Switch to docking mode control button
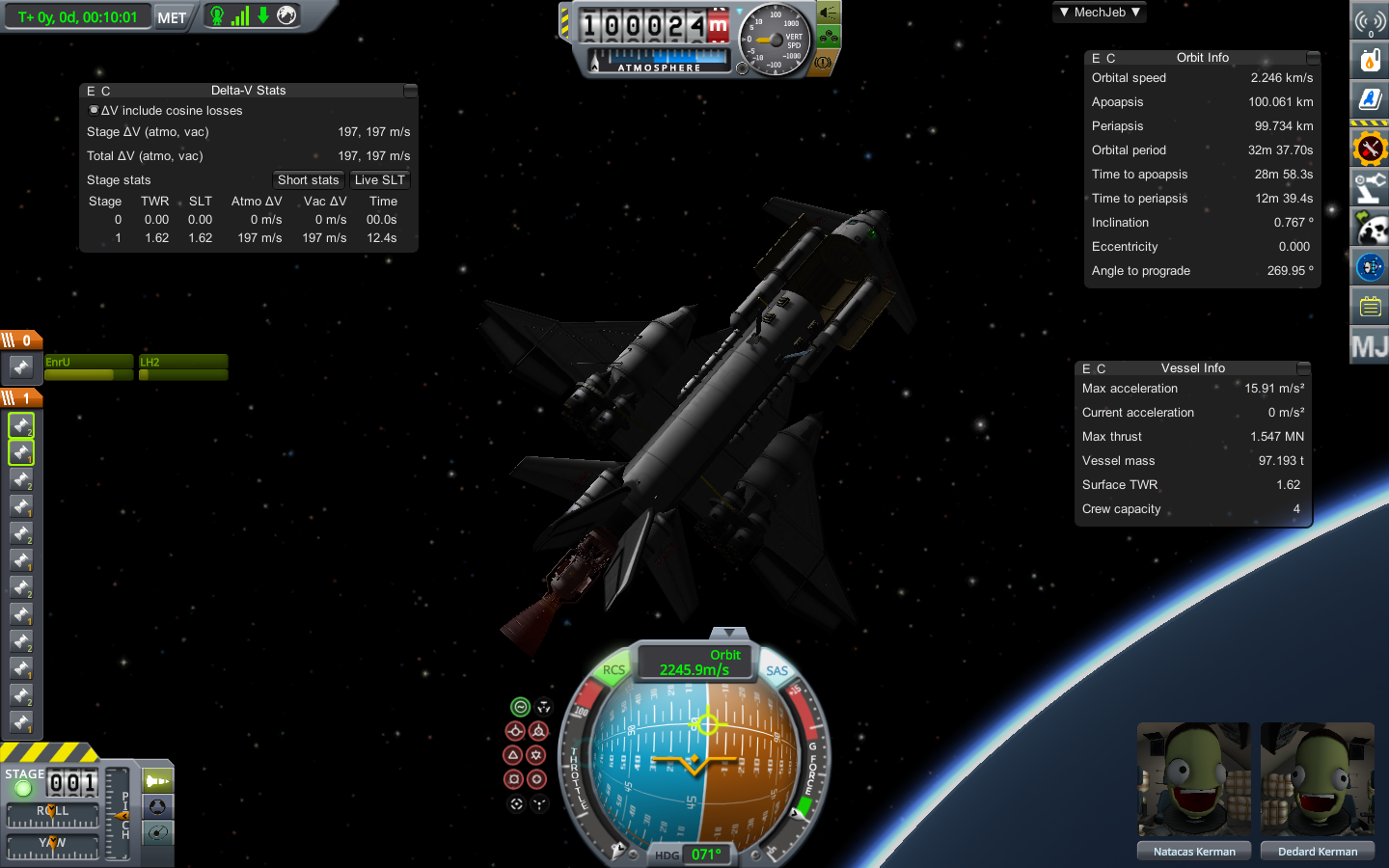This screenshot has width=1389, height=868. coord(157,806)
